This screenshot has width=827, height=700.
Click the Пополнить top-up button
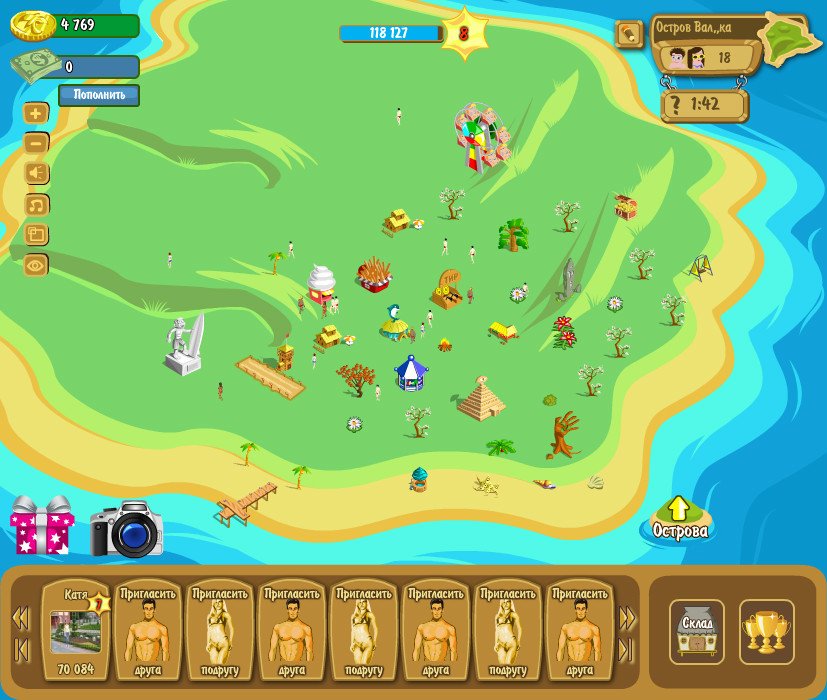[x=98, y=95]
